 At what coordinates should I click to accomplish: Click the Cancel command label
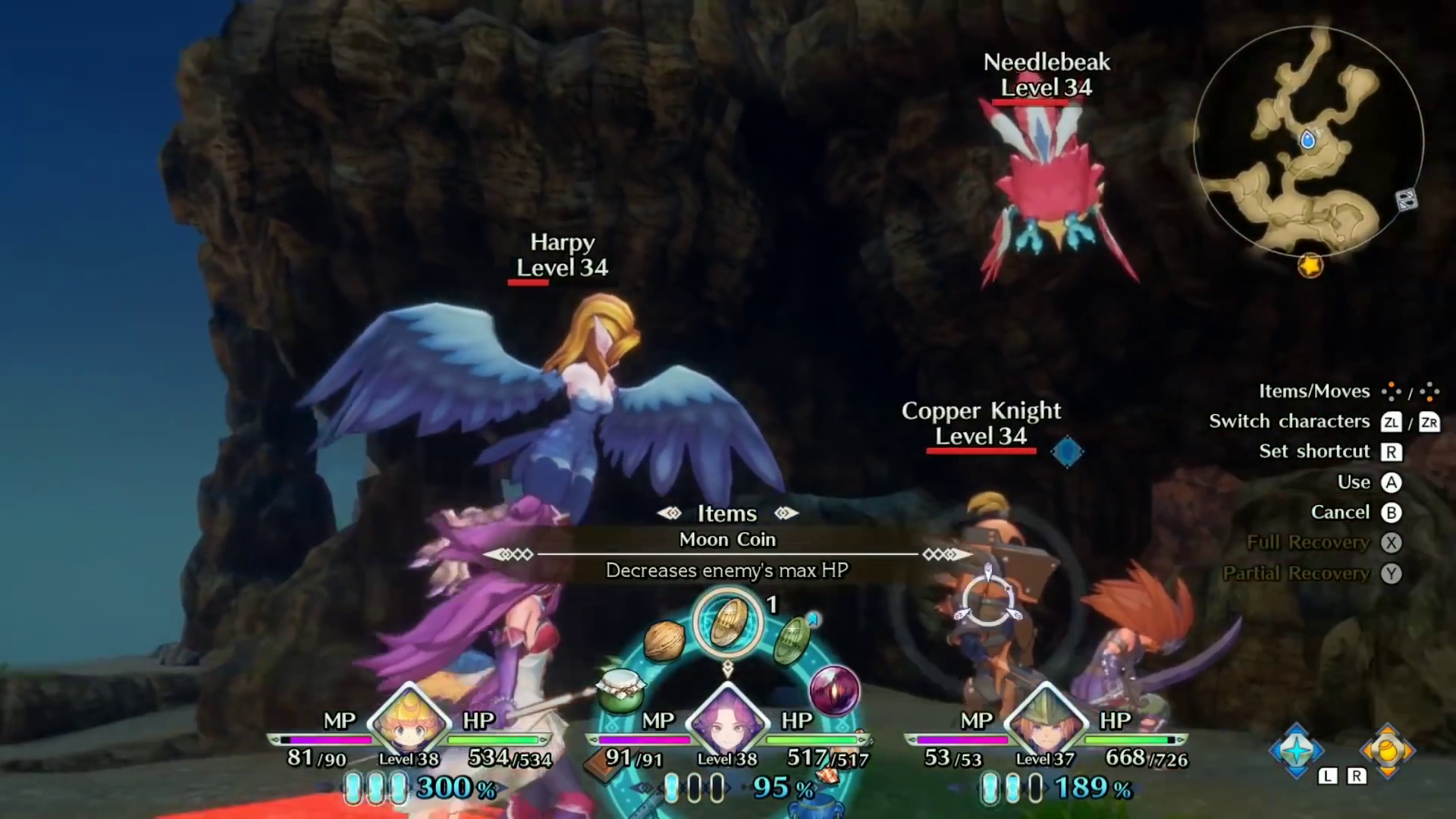point(1340,513)
